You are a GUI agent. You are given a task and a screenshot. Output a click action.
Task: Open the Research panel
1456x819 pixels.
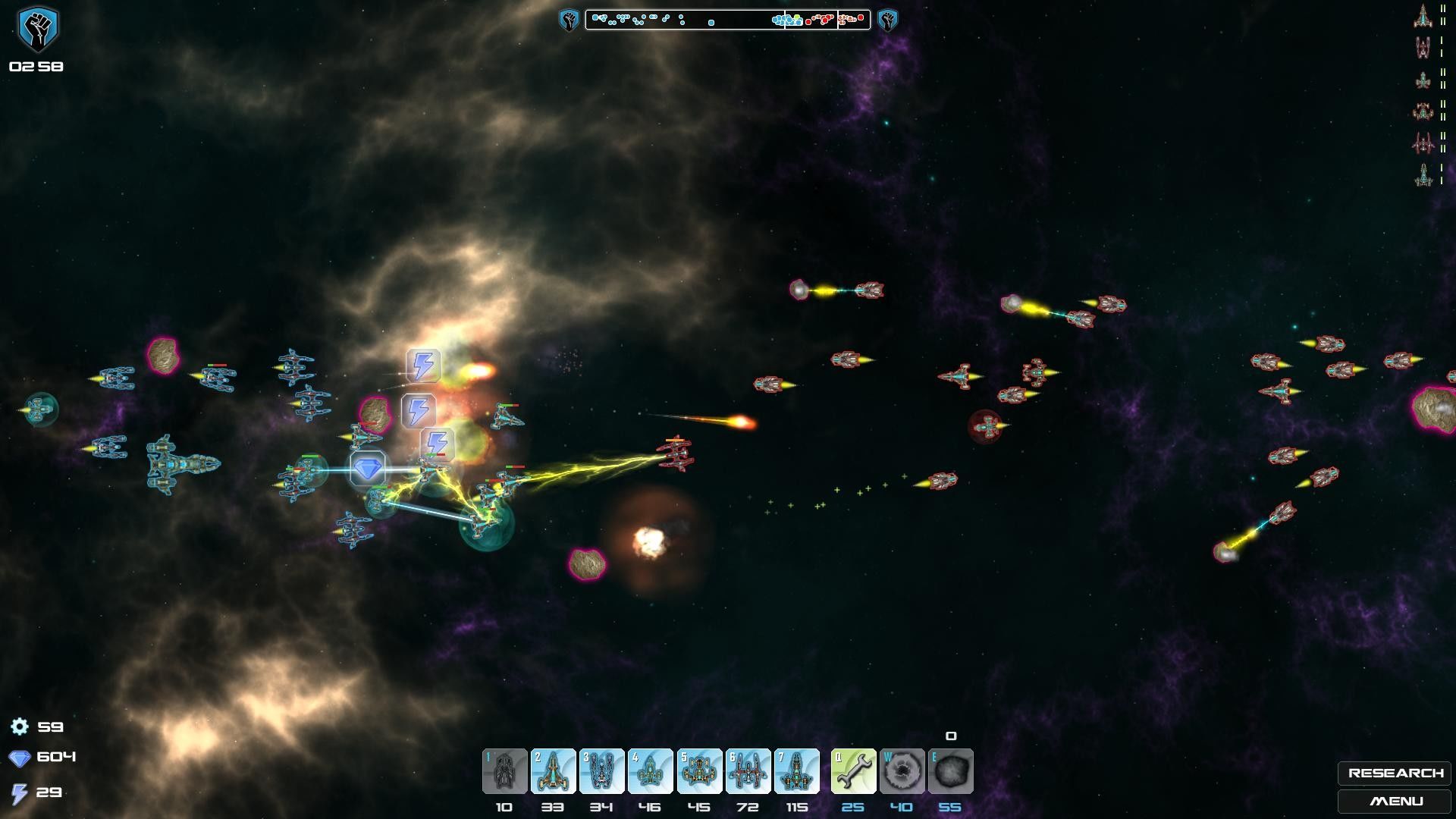1395,773
